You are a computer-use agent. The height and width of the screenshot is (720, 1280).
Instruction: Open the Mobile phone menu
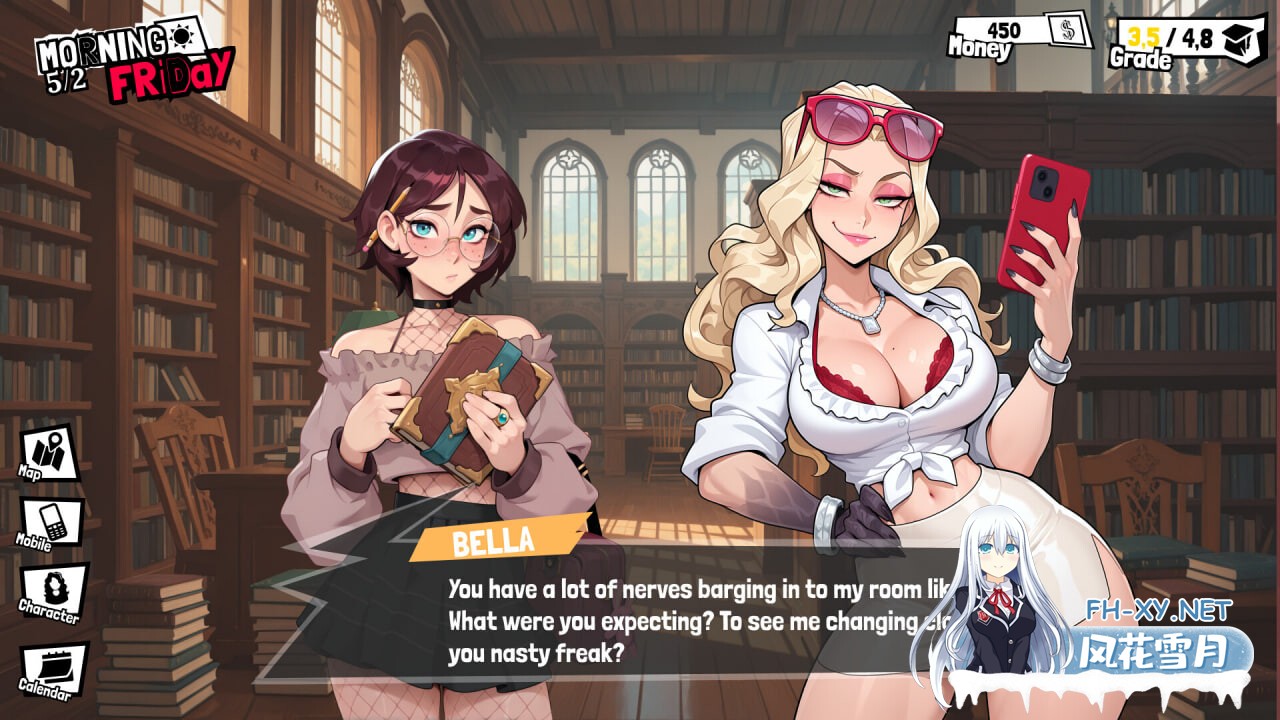(52, 523)
